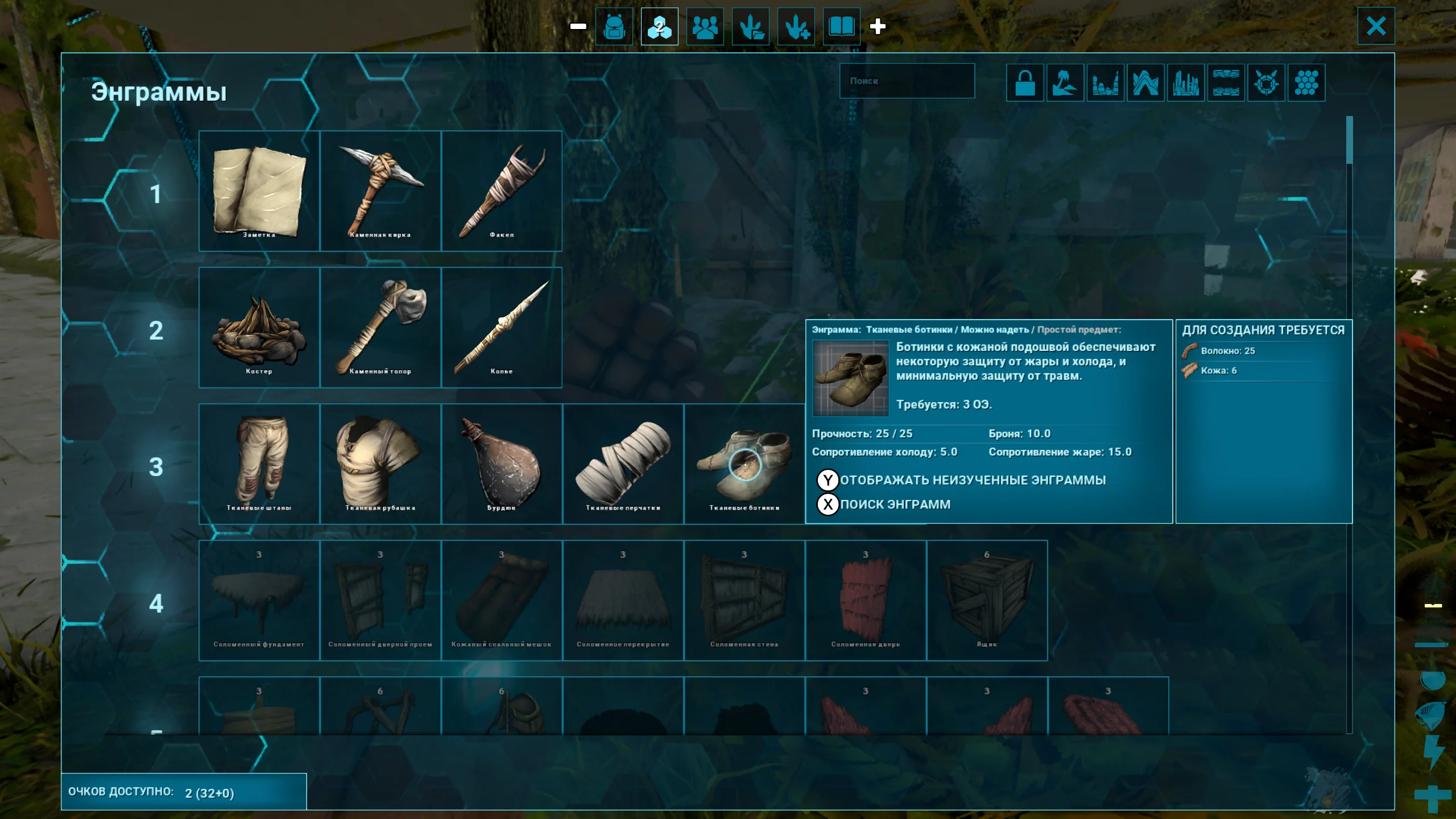This screenshot has width=1456, height=819.
Task: Select the Cloth Pants engram
Action: (259, 464)
